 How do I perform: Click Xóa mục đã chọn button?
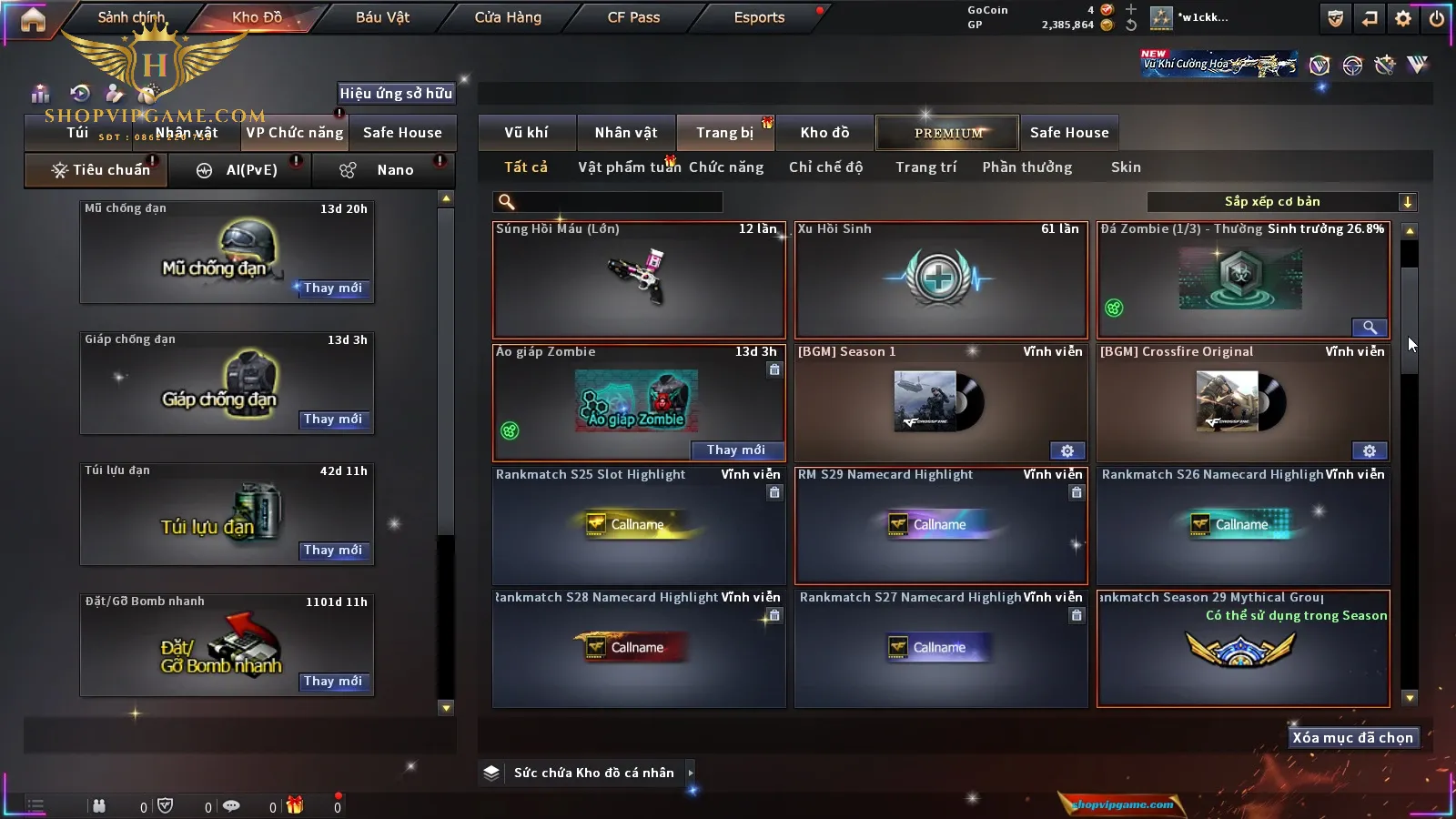coord(1352,738)
